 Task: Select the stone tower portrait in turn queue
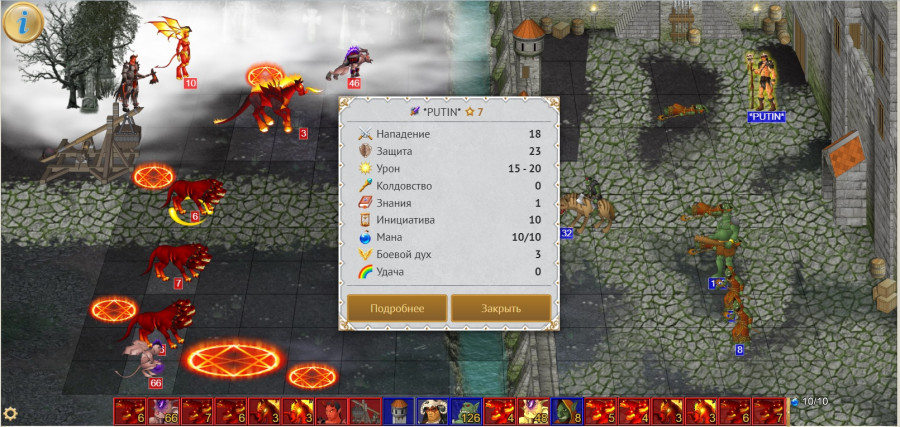click(x=399, y=411)
